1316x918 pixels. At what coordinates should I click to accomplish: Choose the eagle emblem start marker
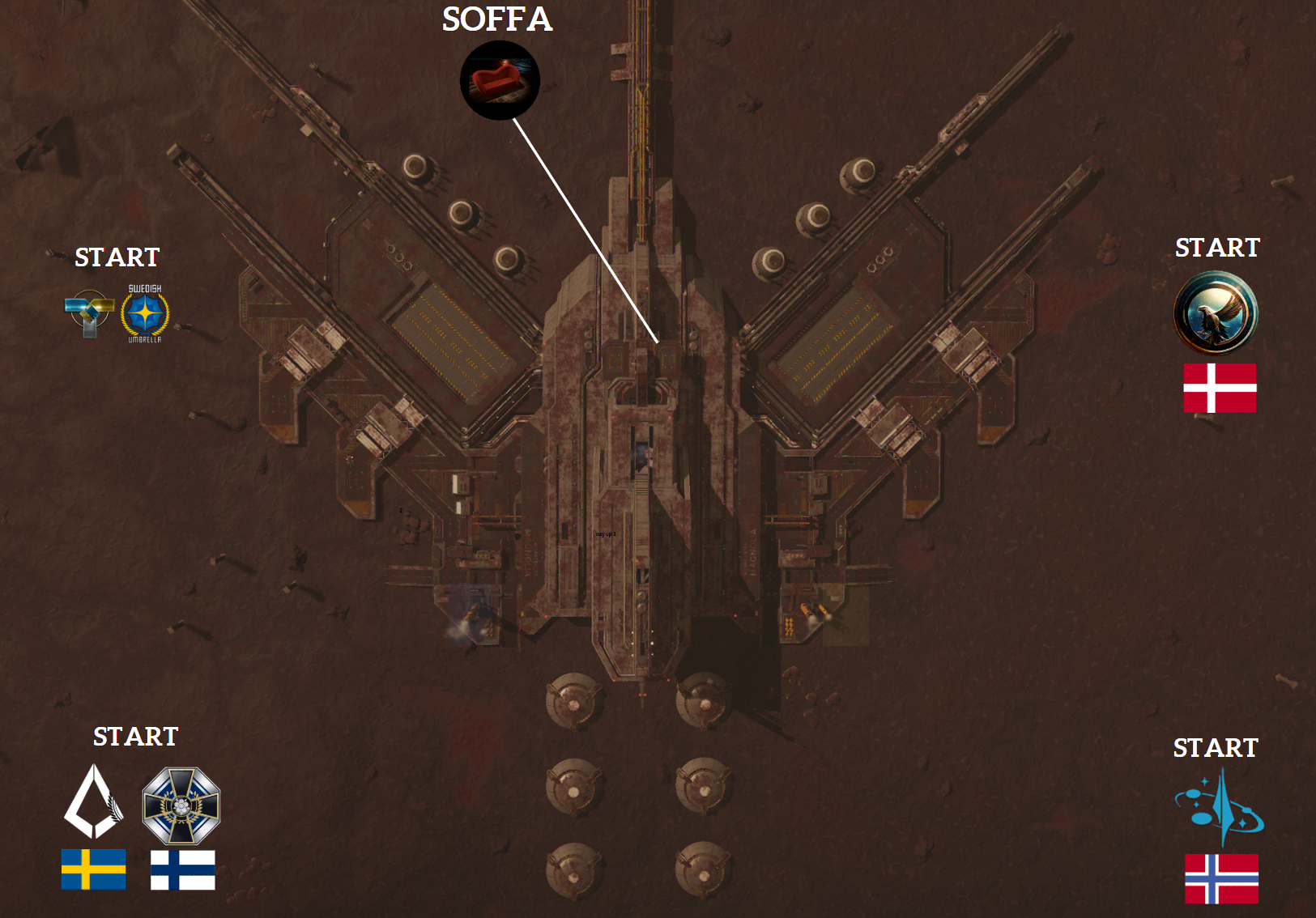(x=1216, y=312)
